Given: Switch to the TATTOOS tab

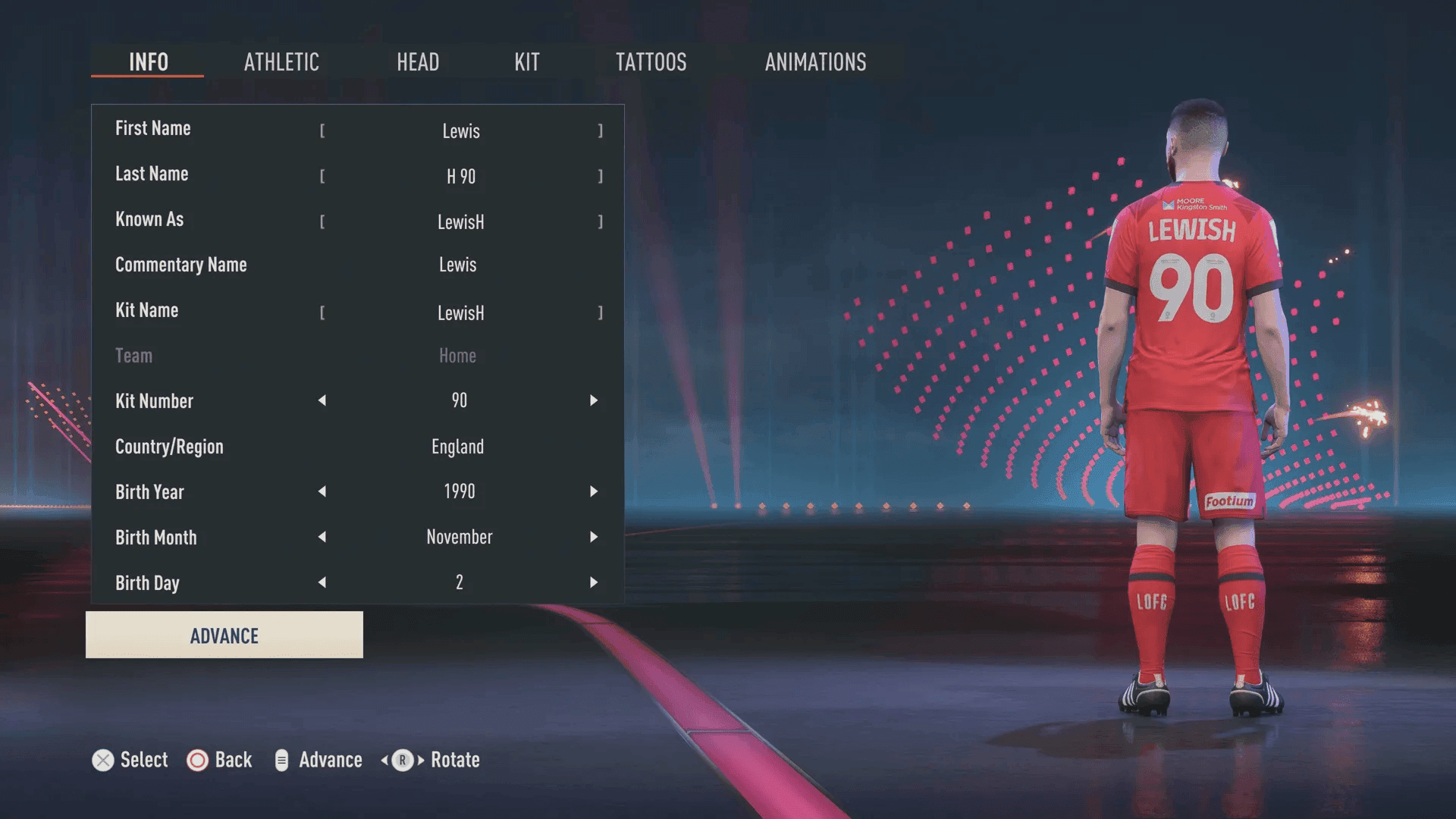Looking at the screenshot, I should 651,62.
